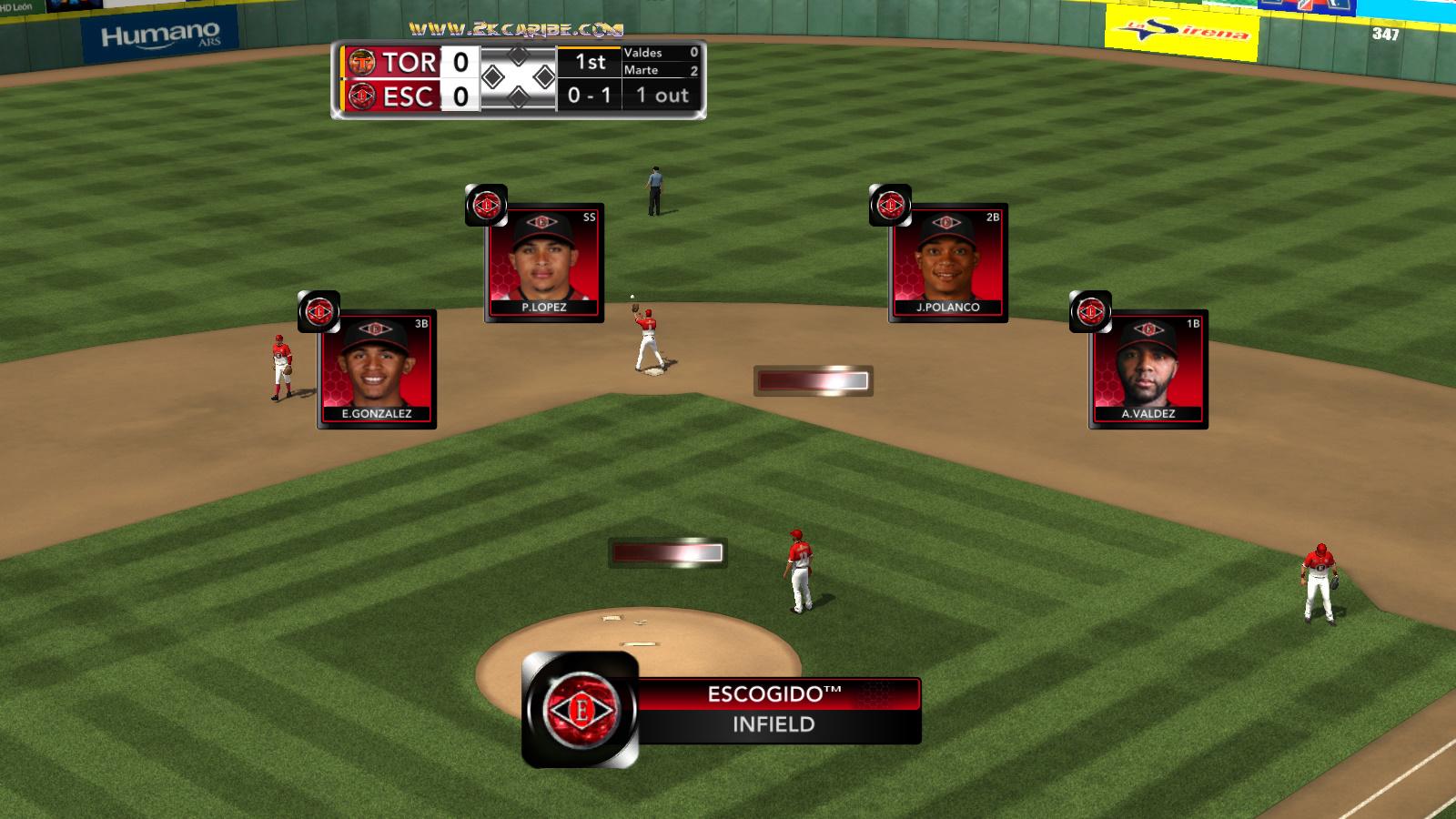Click the A.Valdez first base card
The height and width of the screenshot is (819, 1456).
[x=1148, y=369]
